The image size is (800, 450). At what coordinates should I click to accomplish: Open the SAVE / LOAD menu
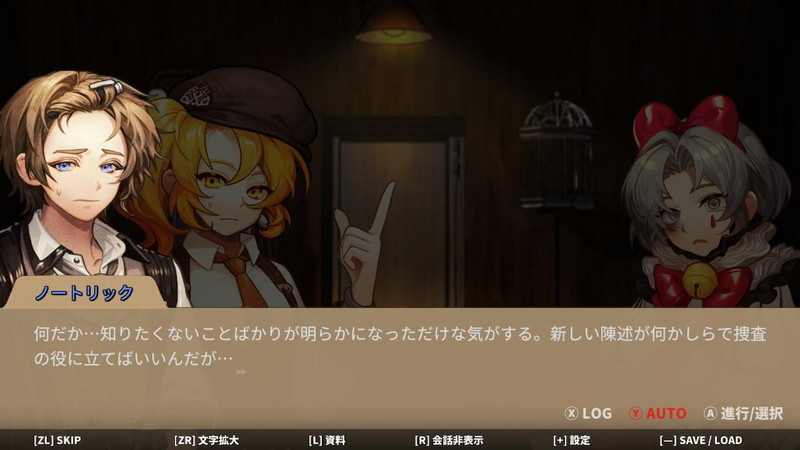[700, 440]
